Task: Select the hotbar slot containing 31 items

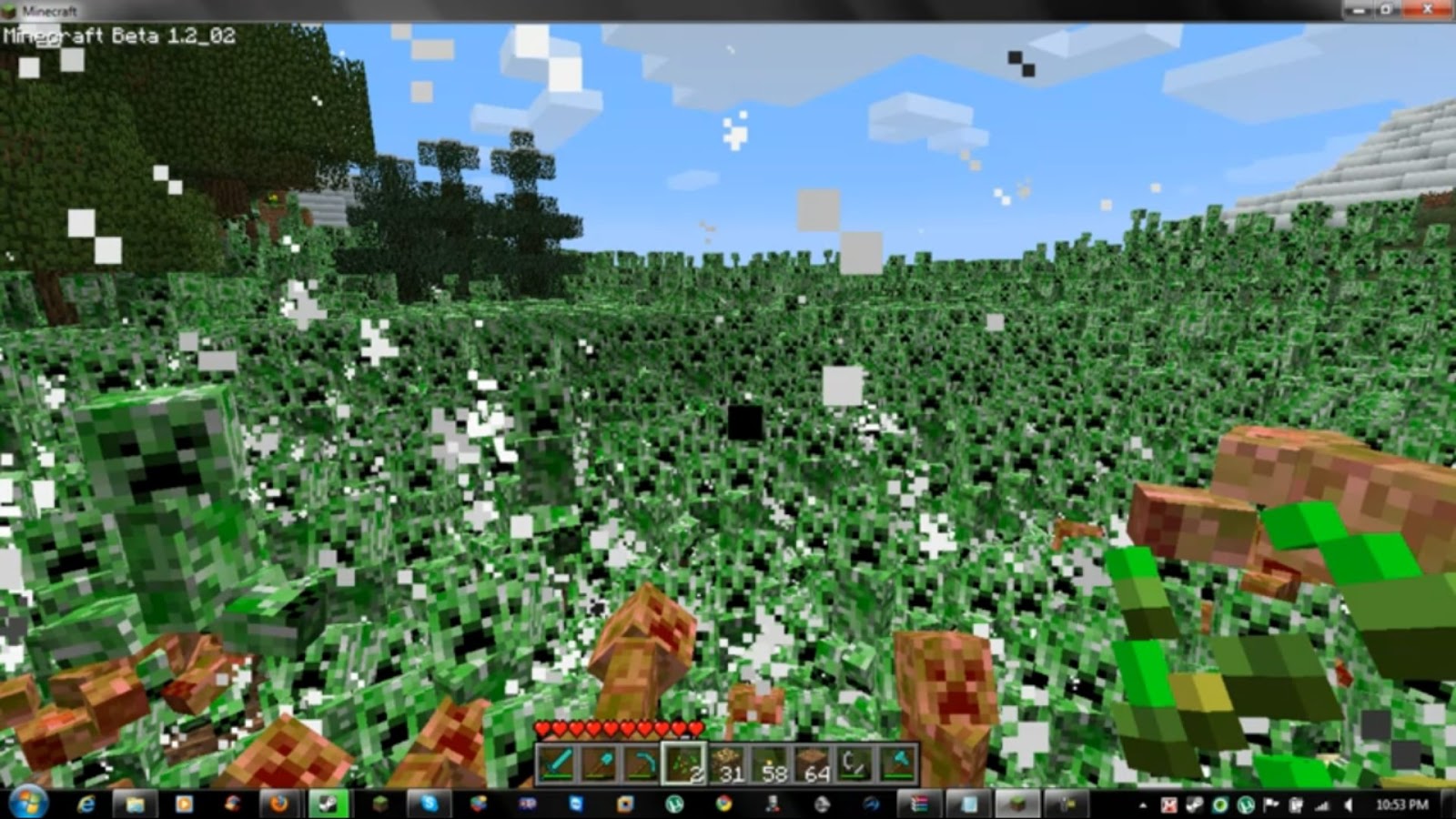Action: tap(728, 767)
